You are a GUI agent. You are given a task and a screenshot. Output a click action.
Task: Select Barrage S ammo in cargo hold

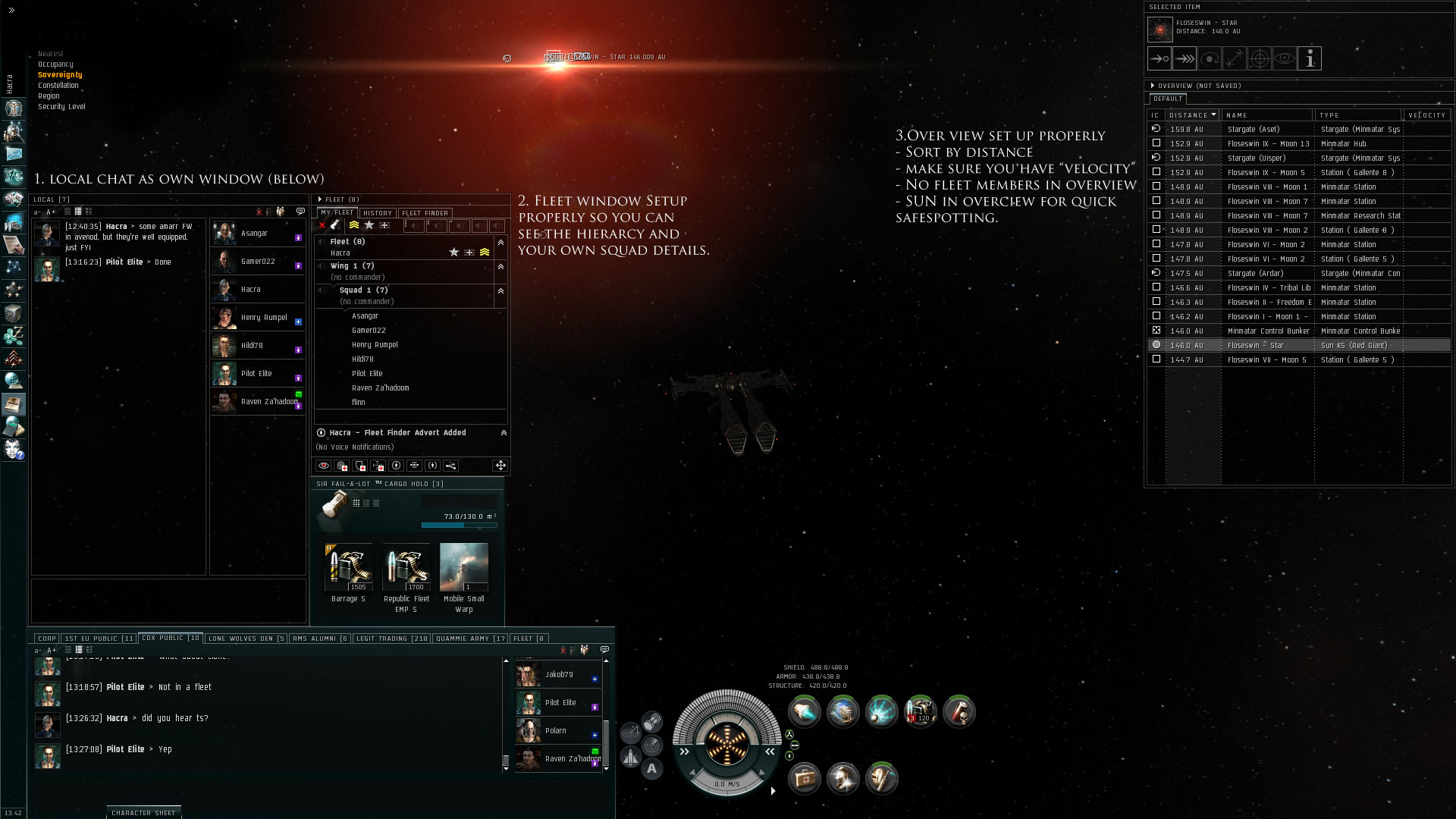point(348,568)
